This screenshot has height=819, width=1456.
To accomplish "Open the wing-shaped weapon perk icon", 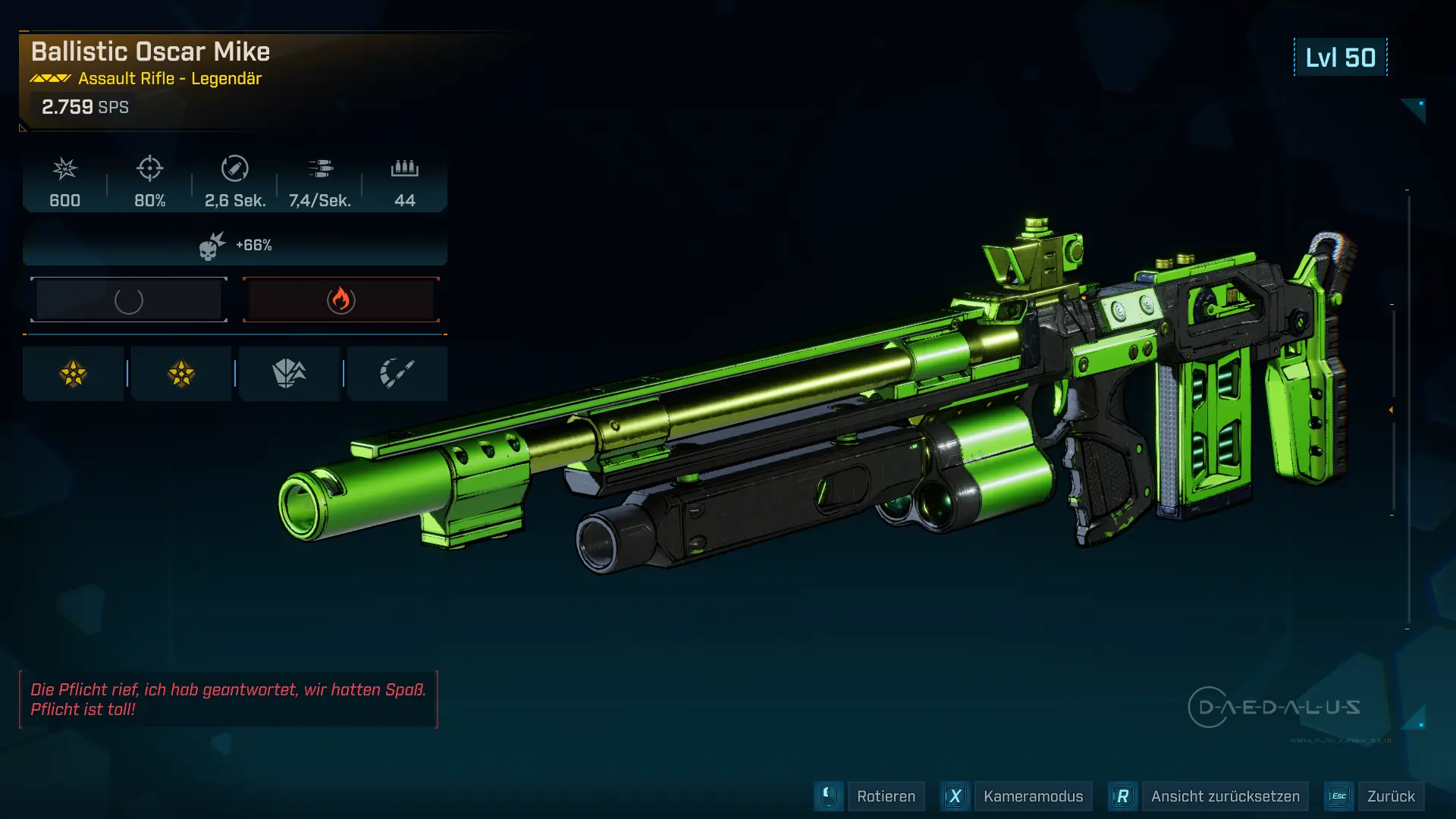I will click(289, 373).
